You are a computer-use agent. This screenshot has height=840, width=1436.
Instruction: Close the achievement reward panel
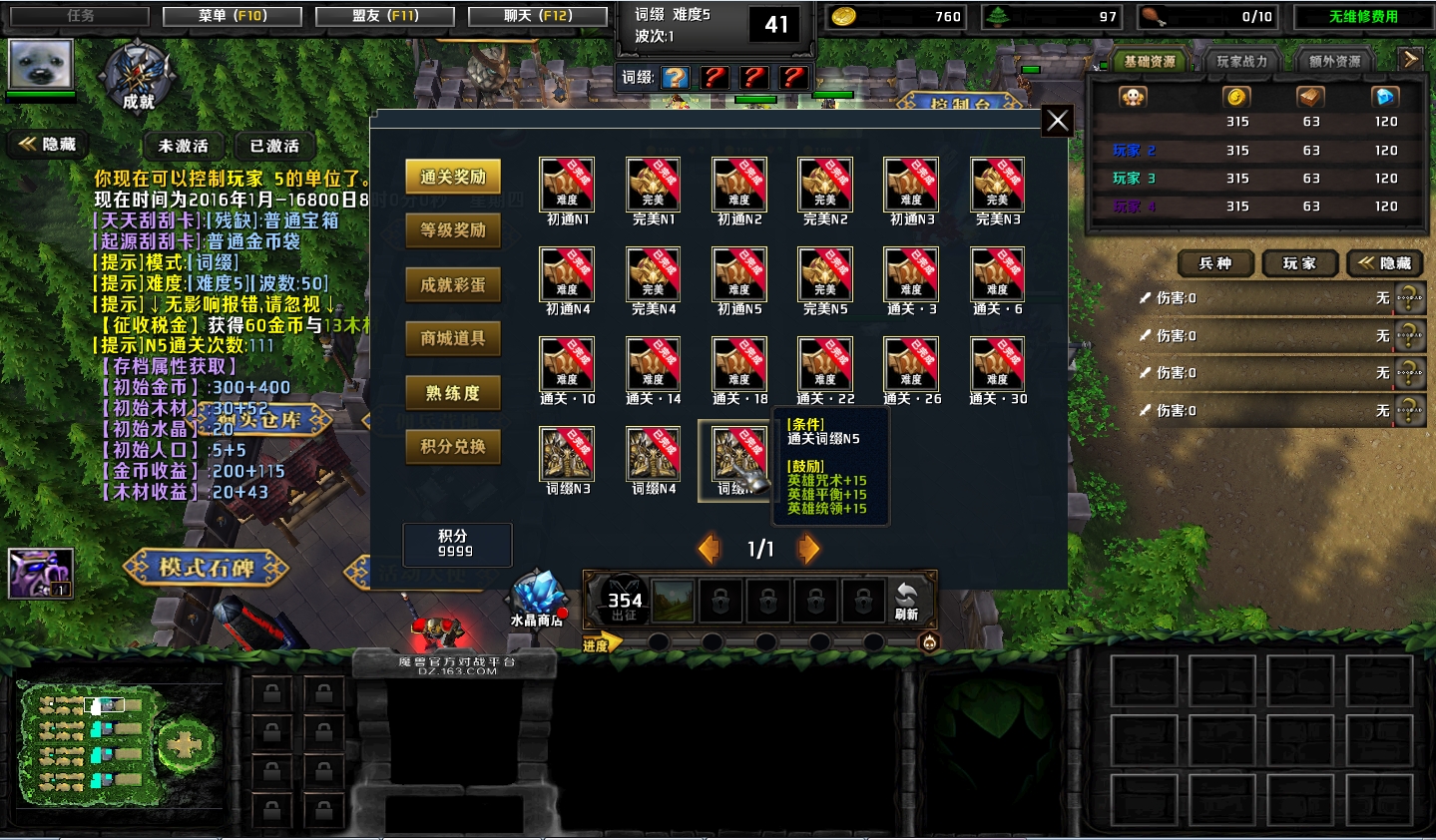[1057, 122]
